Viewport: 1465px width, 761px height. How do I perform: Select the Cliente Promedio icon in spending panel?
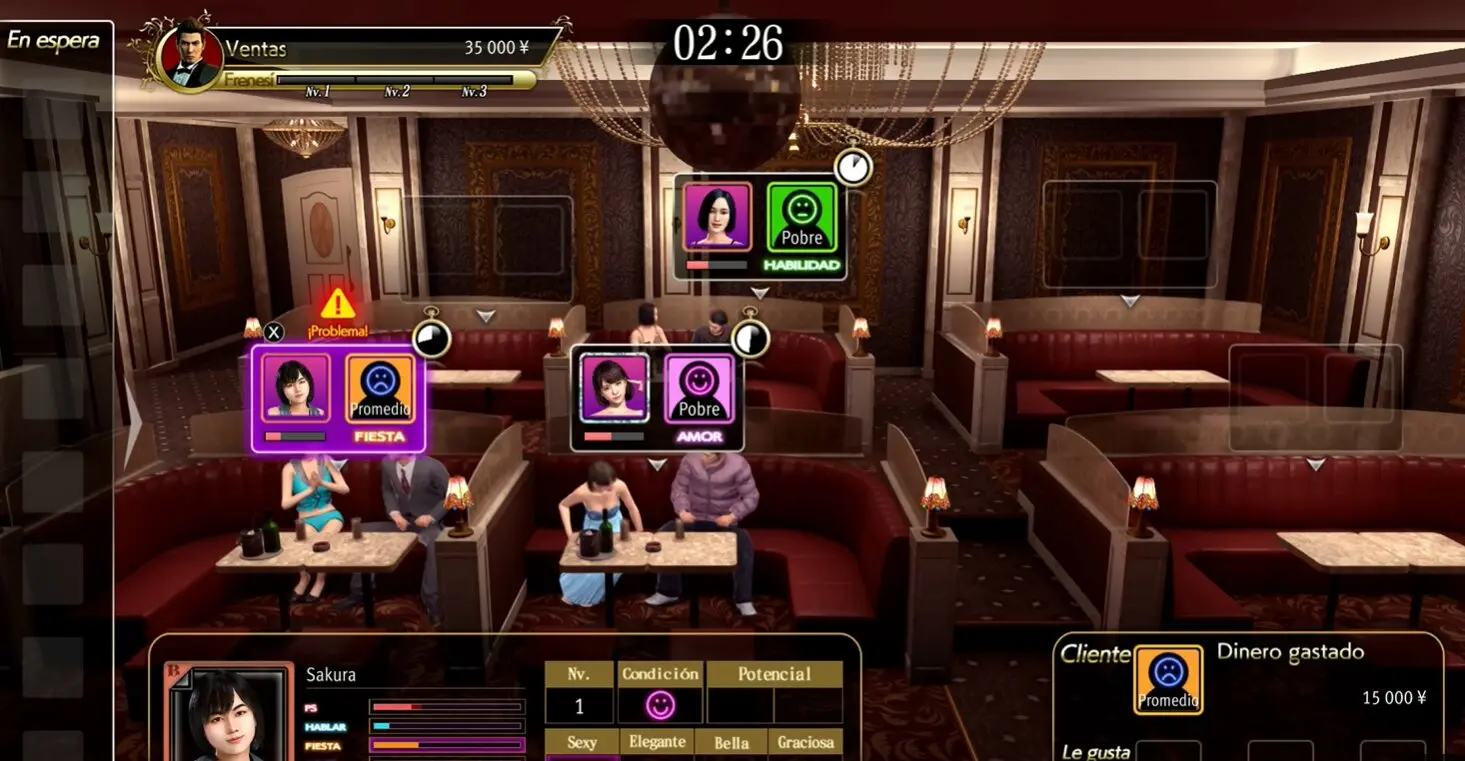(1168, 679)
